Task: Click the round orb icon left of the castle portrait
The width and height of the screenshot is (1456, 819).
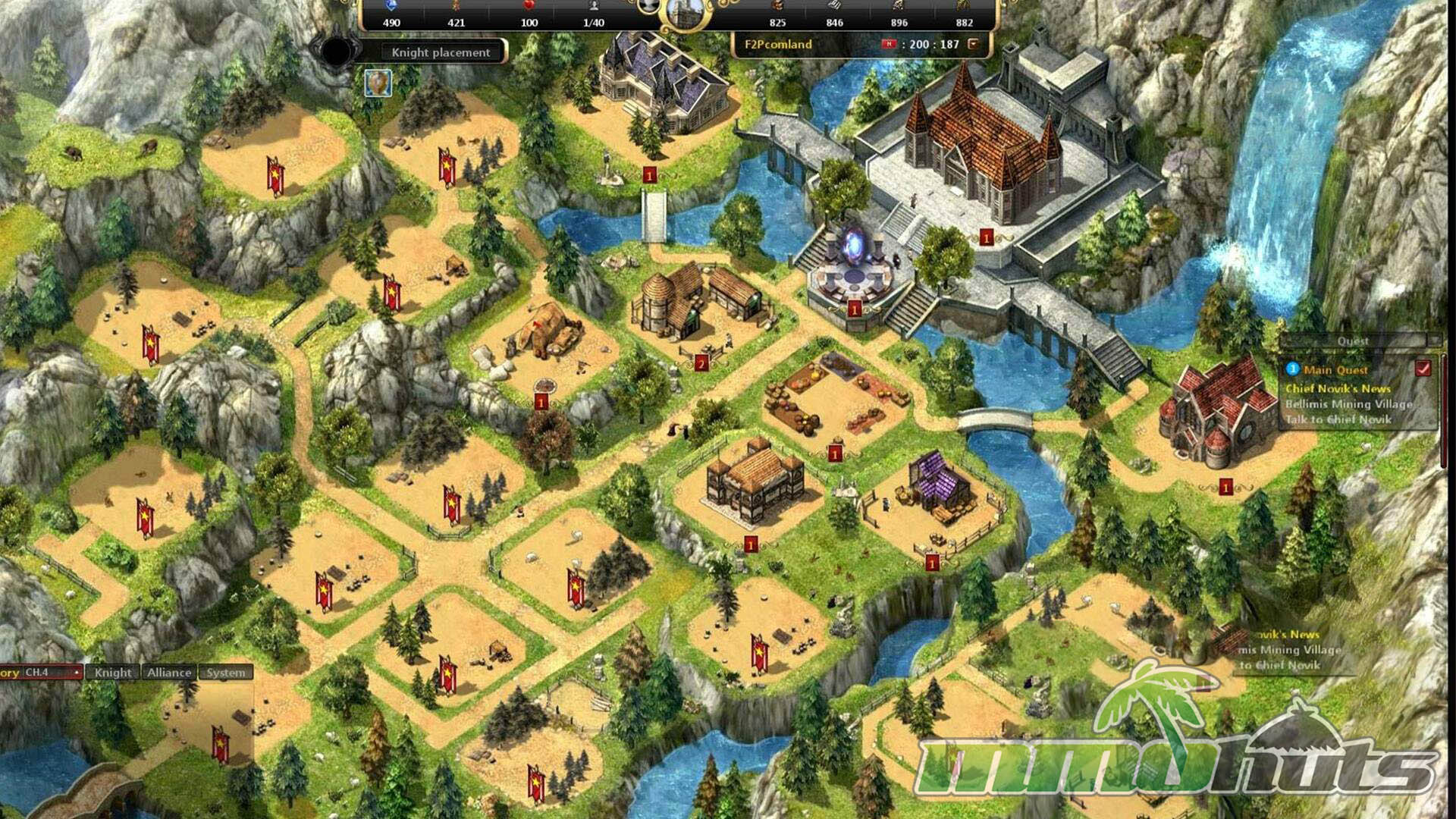Action: (x=647, y=7)
